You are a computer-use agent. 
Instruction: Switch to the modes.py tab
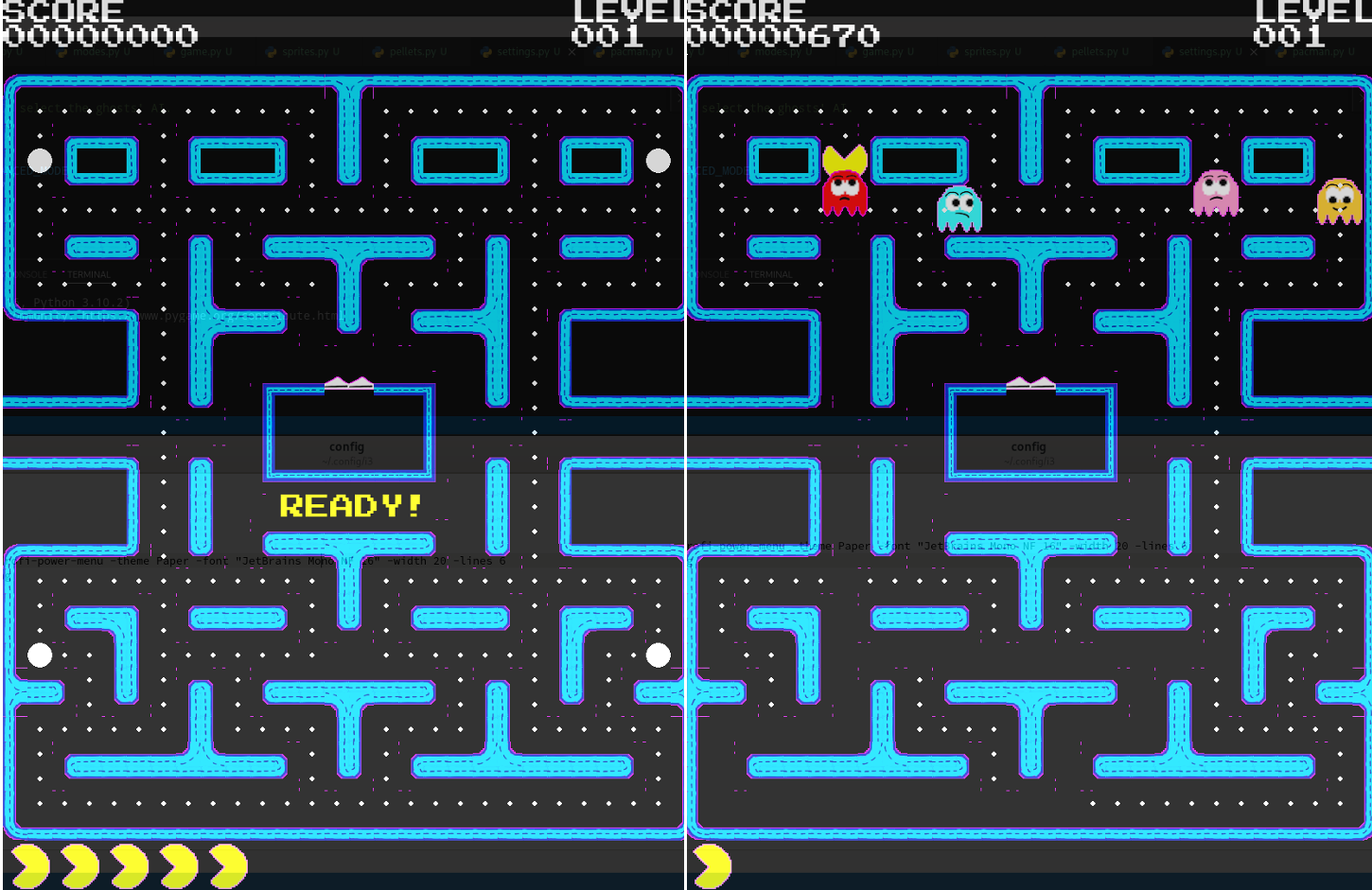point(99,52)
